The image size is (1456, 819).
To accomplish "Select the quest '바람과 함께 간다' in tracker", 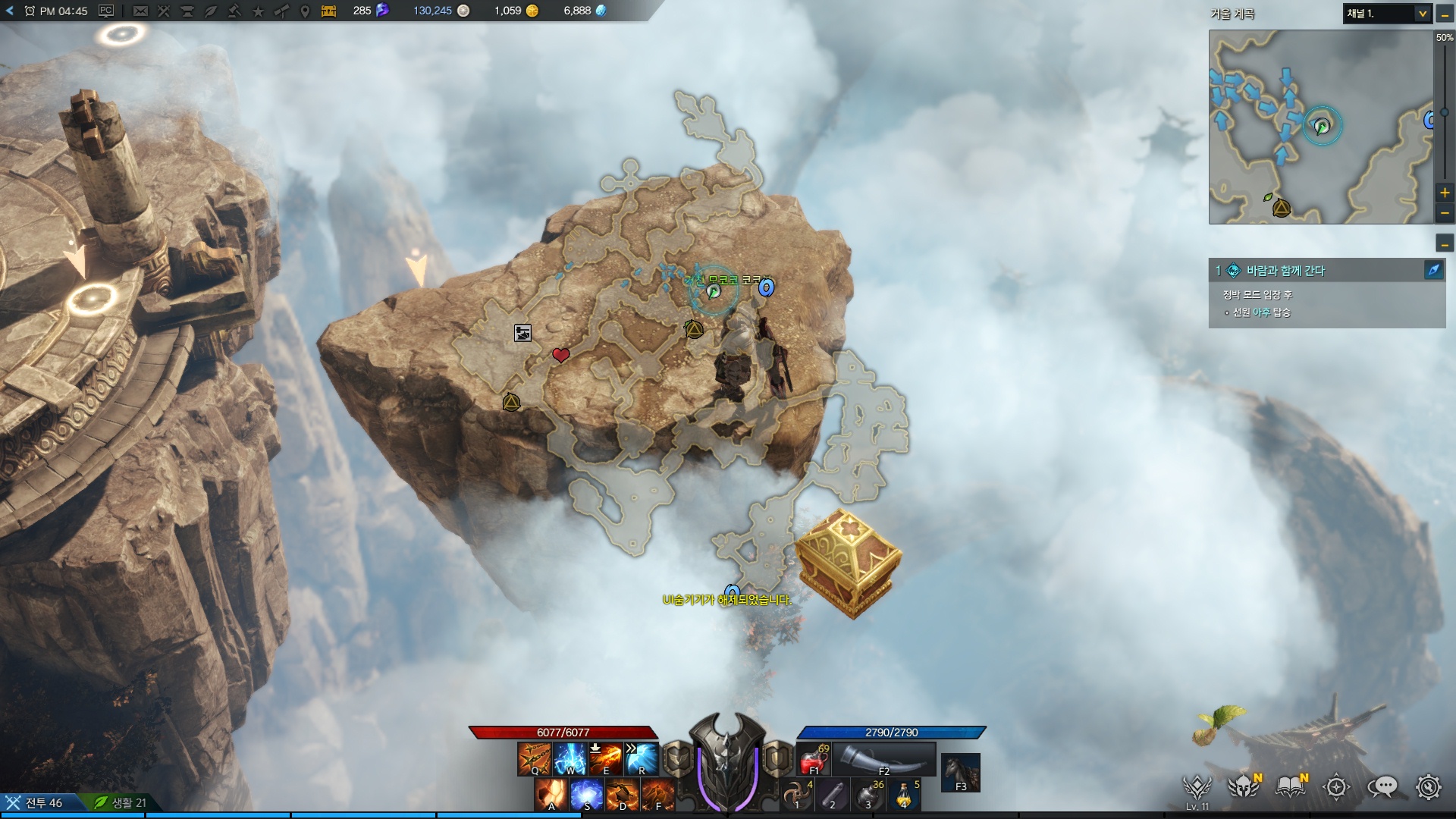I will [x=1285, y=271].
